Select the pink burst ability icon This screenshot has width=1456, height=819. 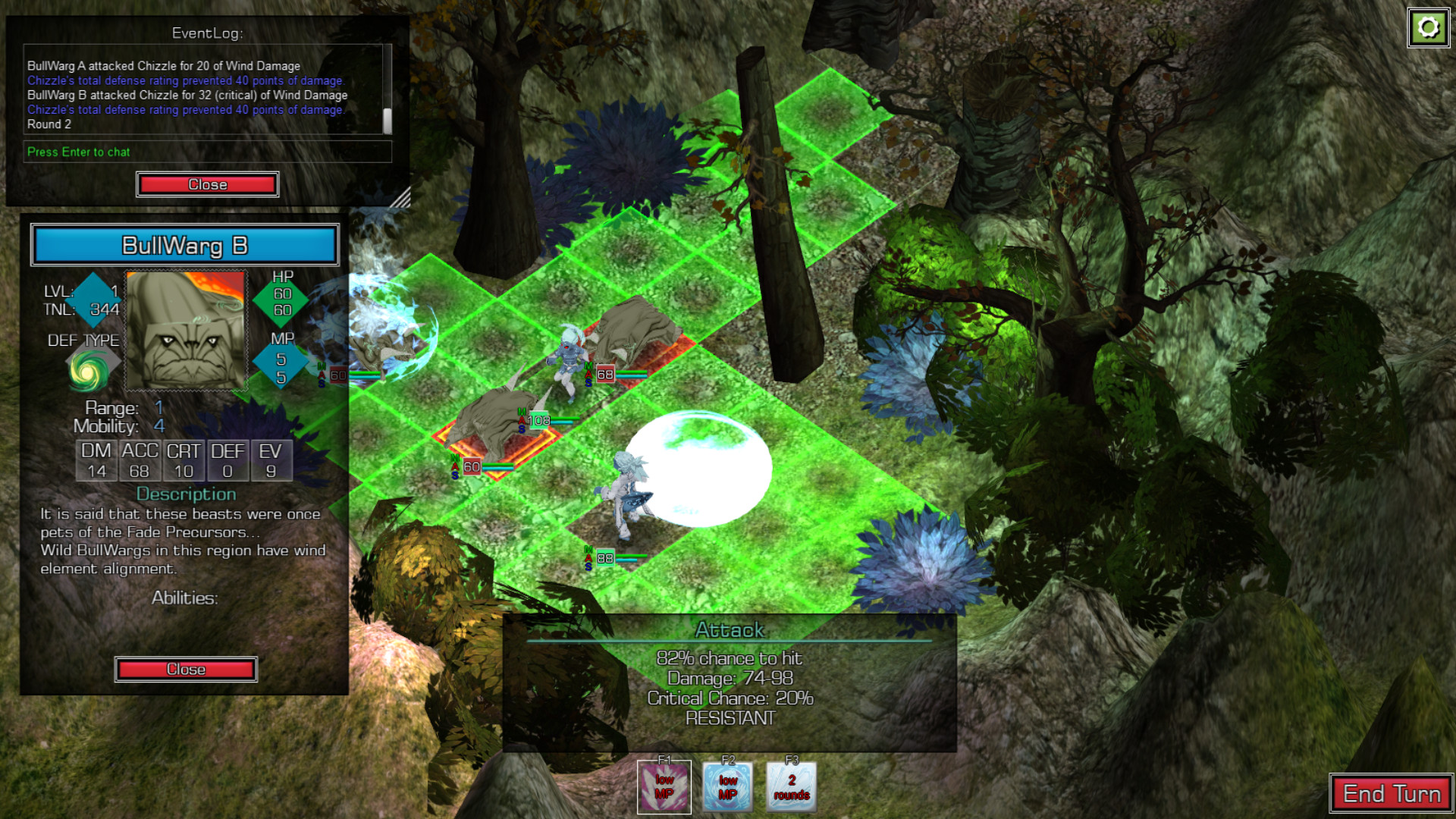click(x=664, y=787)
